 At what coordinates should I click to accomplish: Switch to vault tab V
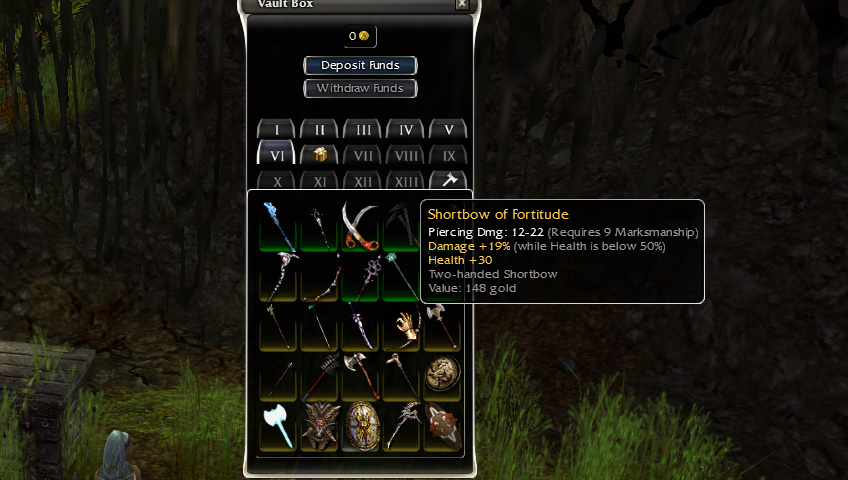tap(449, 130)
